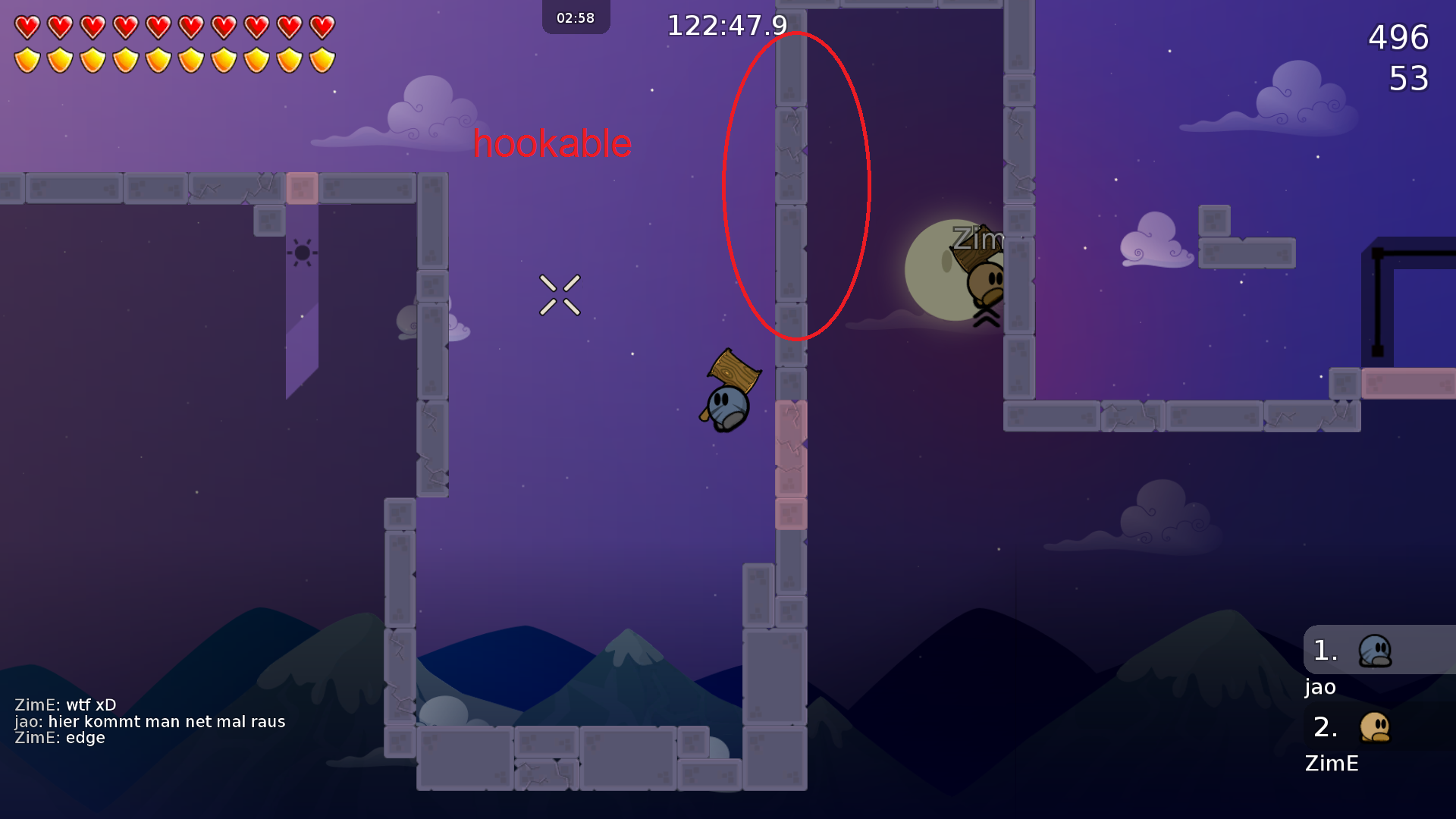Click the pink unhookable block at the top wall

pyautogui.click(x=303, y=188)
